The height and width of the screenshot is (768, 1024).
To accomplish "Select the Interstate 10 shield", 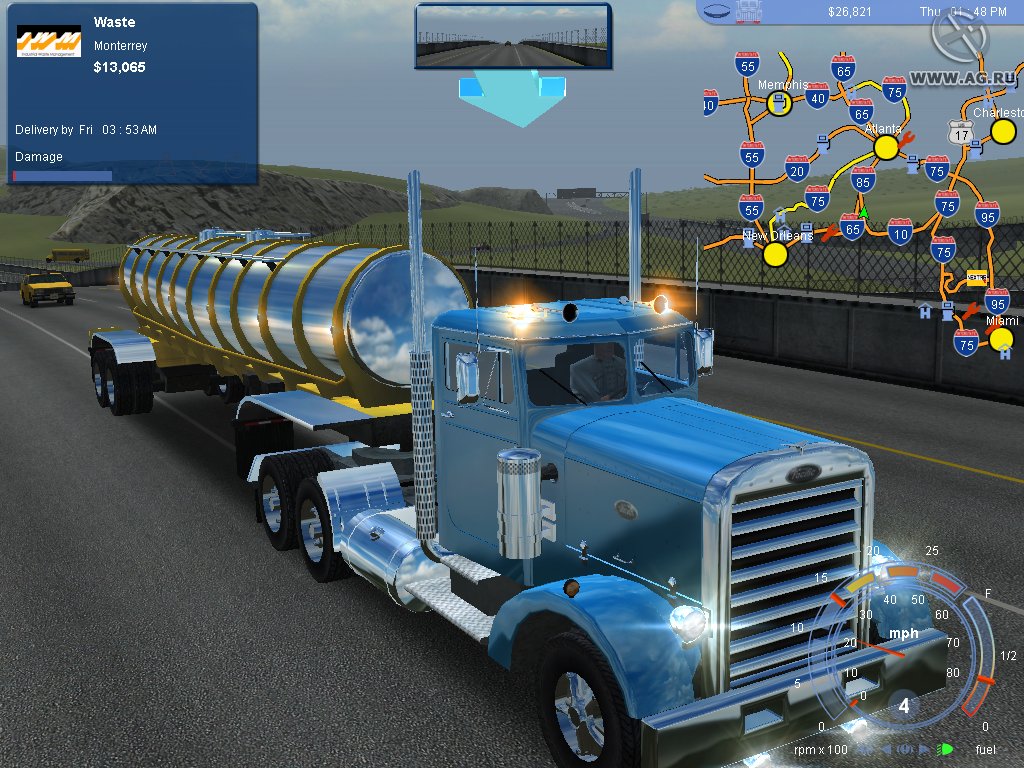I will coord(900,231).
